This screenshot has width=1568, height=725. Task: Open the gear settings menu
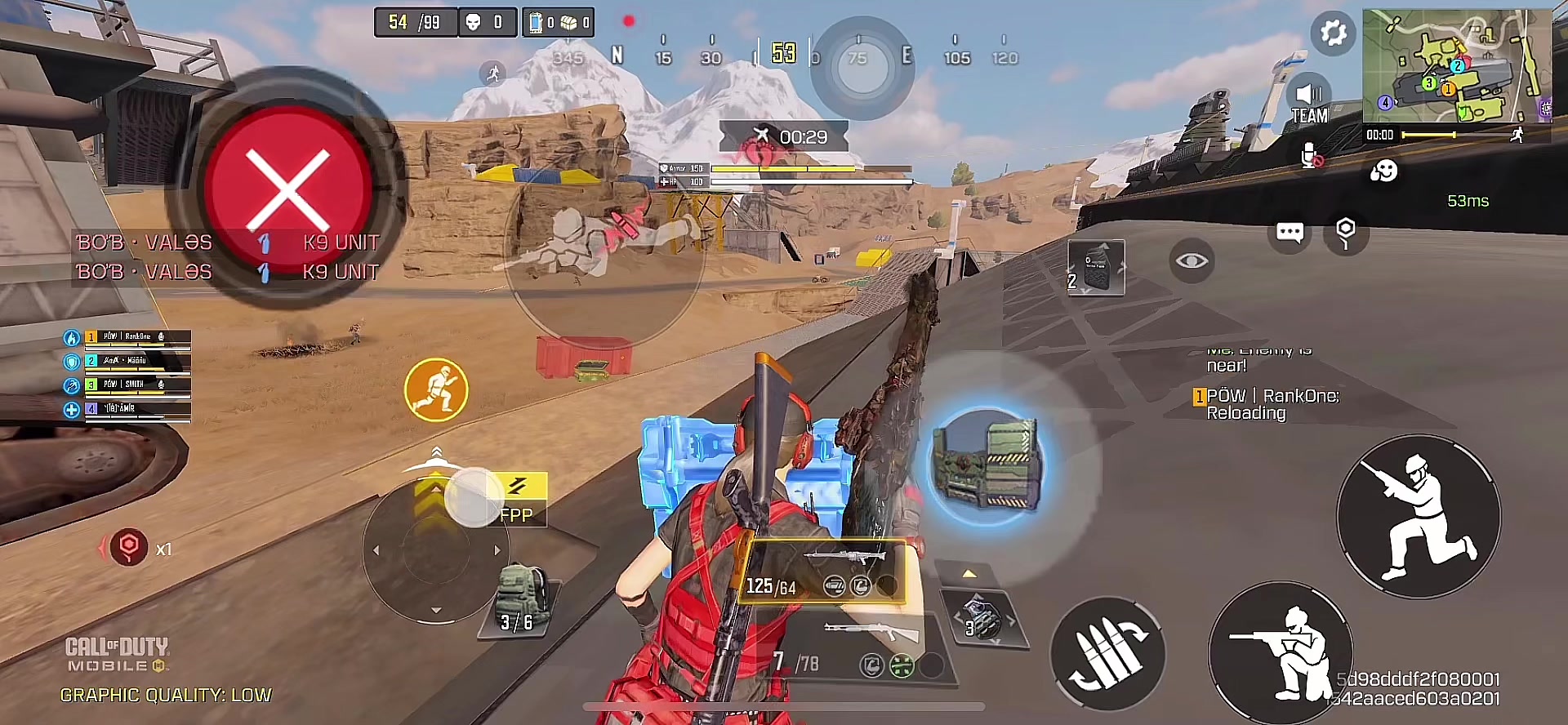[x=1333, y=33]
